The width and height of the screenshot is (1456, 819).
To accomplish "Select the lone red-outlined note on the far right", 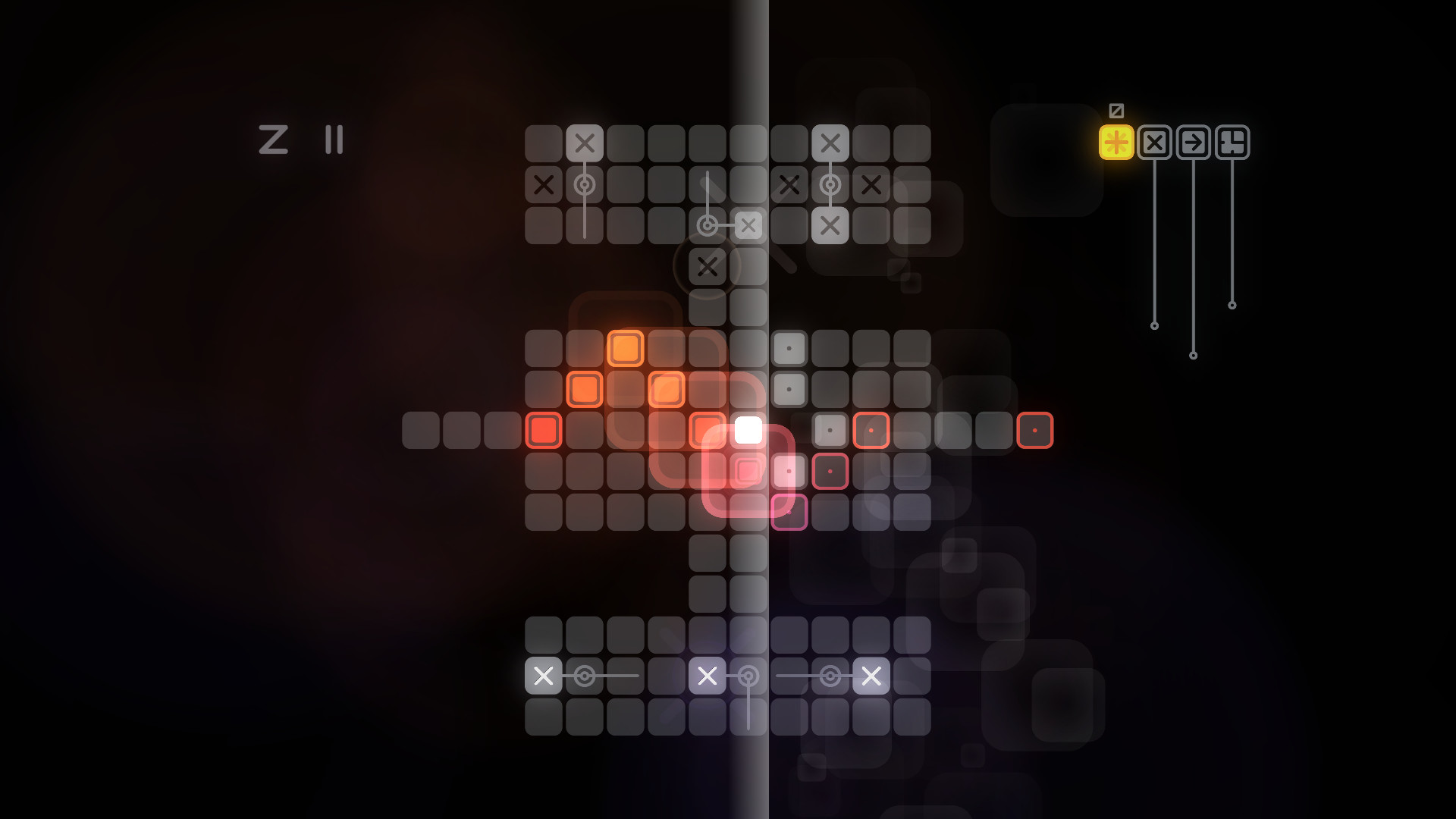I will (1035, 430).
